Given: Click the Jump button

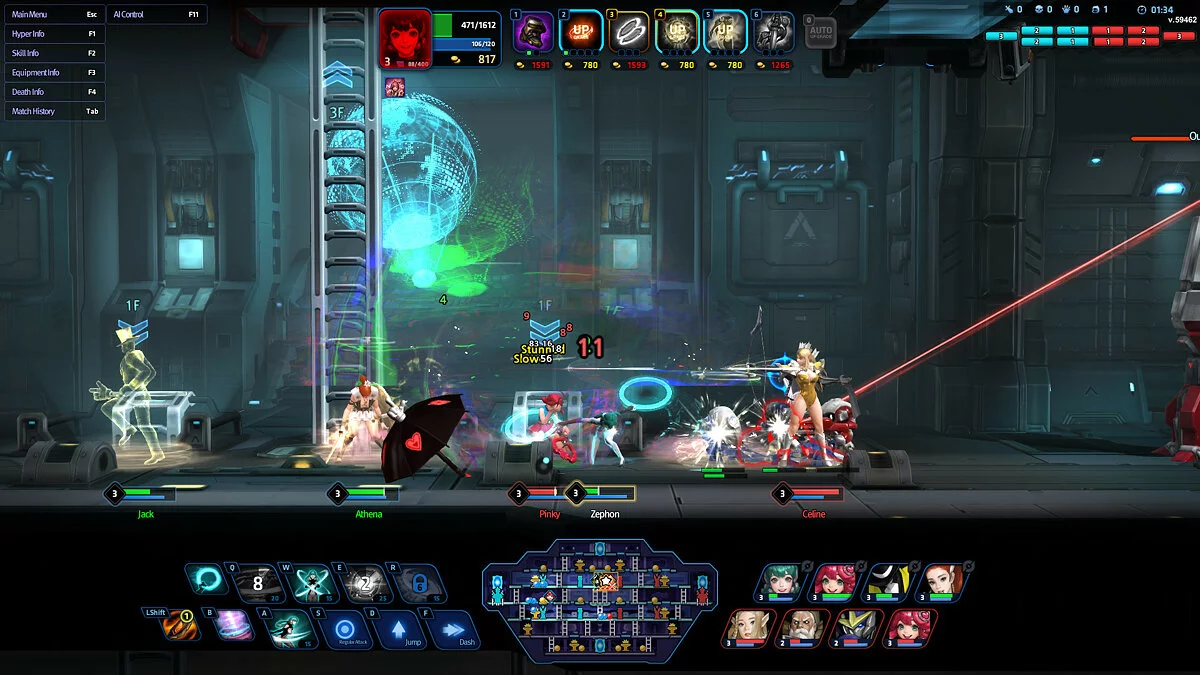Looking at the screenshot, I should point(398,630).
